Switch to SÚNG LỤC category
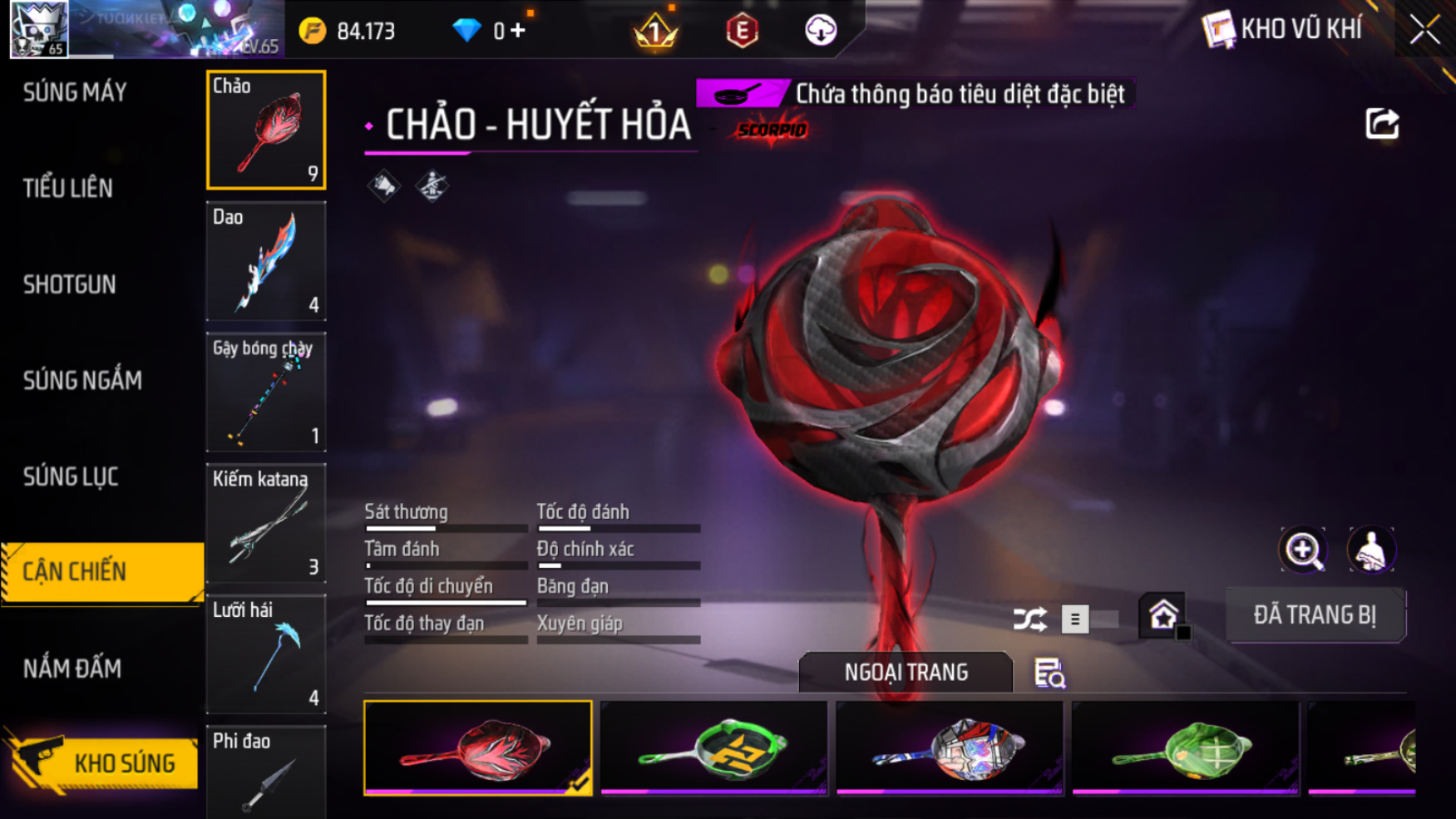 click(71, 477)
